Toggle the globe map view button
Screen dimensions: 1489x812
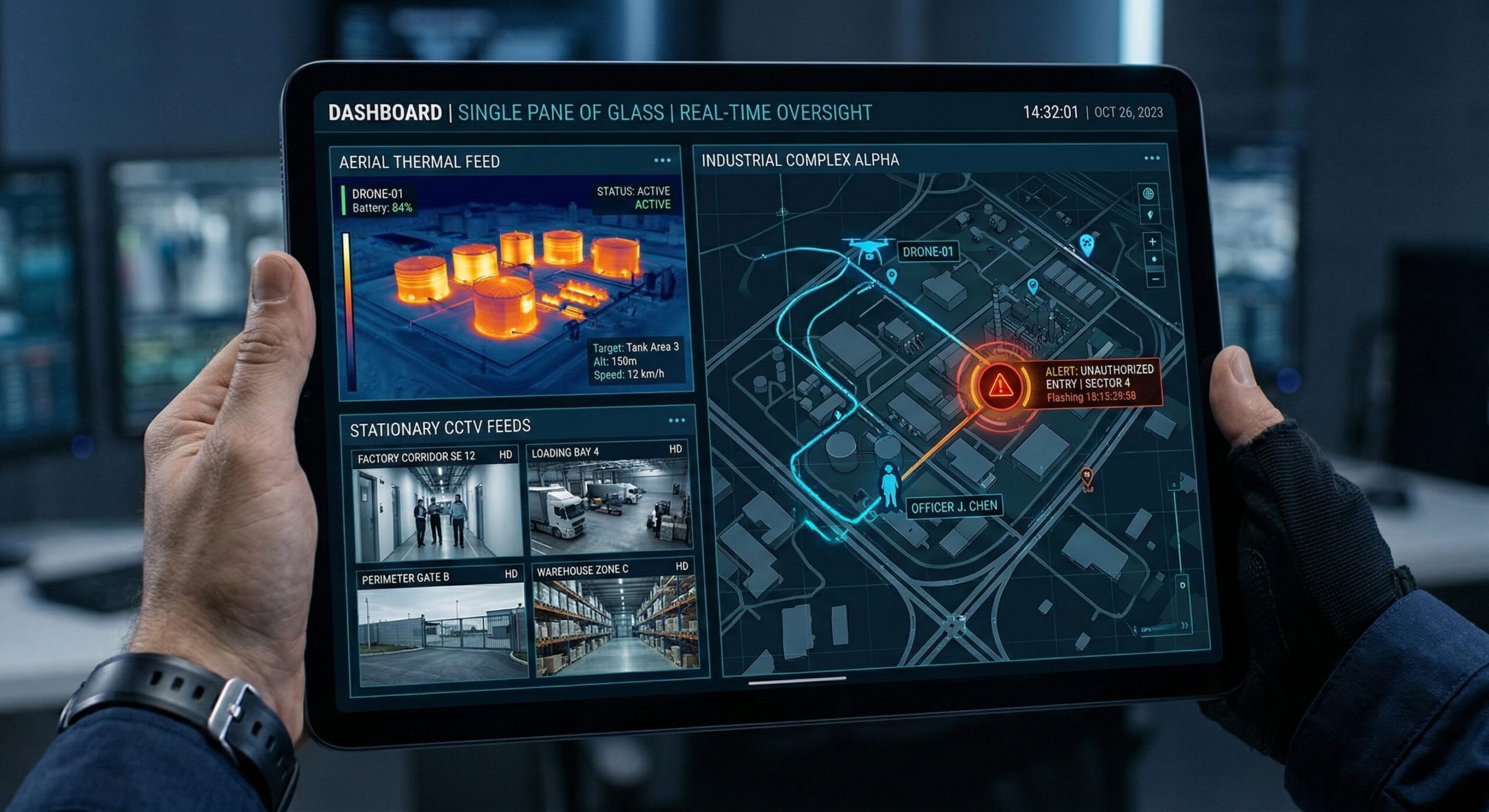(x=1148, y=194)
